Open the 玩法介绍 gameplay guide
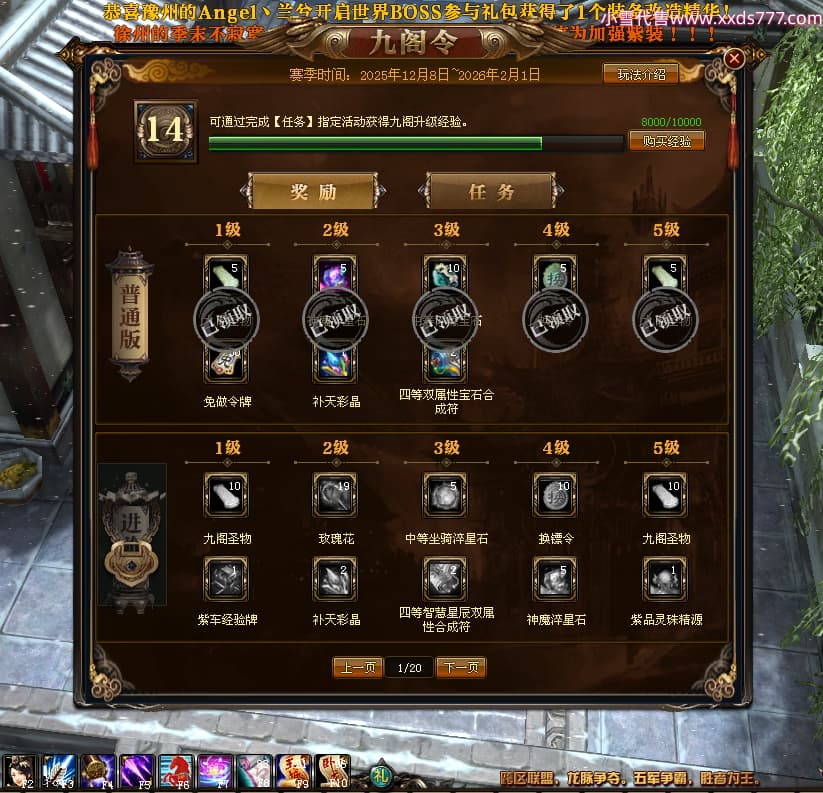This screenshot has width=823, height=793. 640,74
